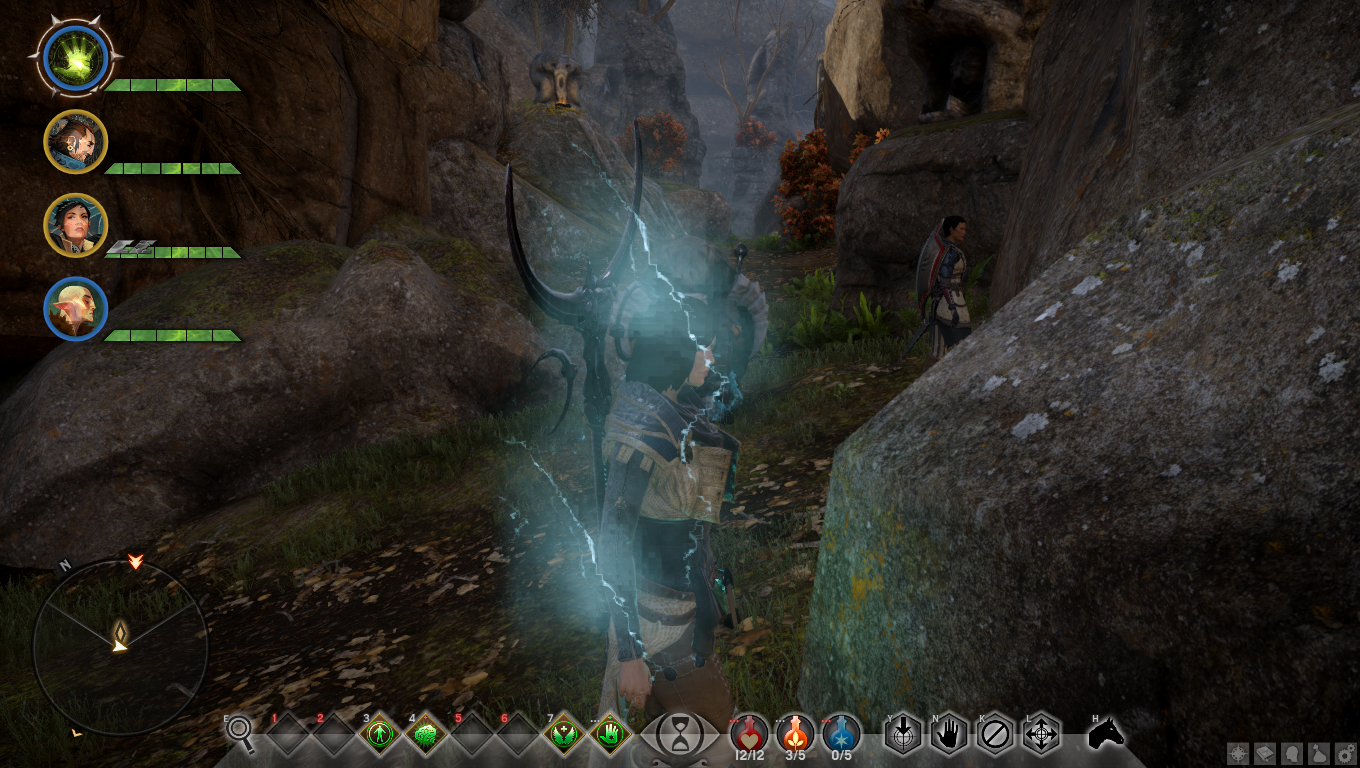Activate the ability in hotbar slot 3
The image size is (1360, 768).
click(382, 735)
